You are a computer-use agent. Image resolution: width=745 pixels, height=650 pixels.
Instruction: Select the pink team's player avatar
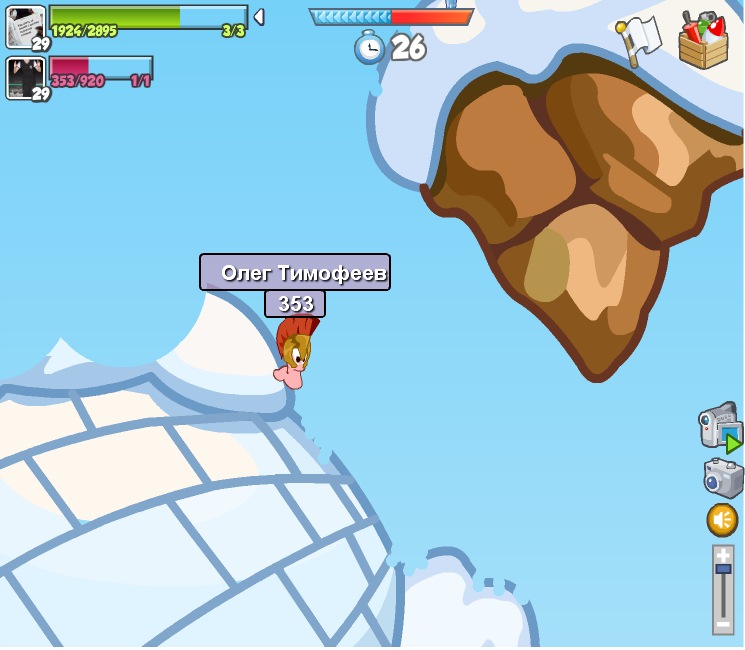click(25, 77)
